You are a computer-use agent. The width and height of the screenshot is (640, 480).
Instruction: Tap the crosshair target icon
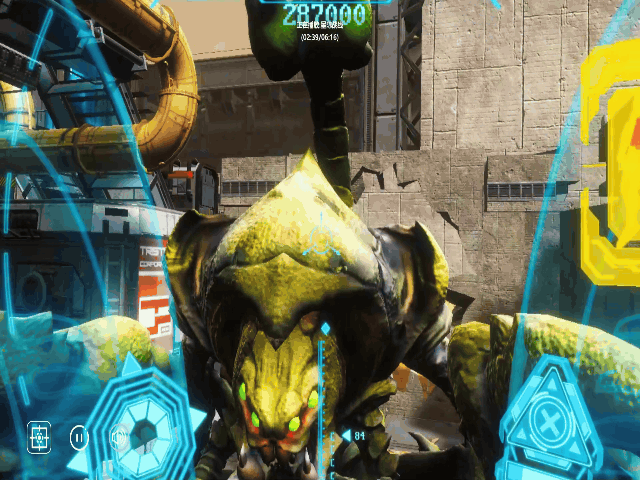(x=39, y=437)
